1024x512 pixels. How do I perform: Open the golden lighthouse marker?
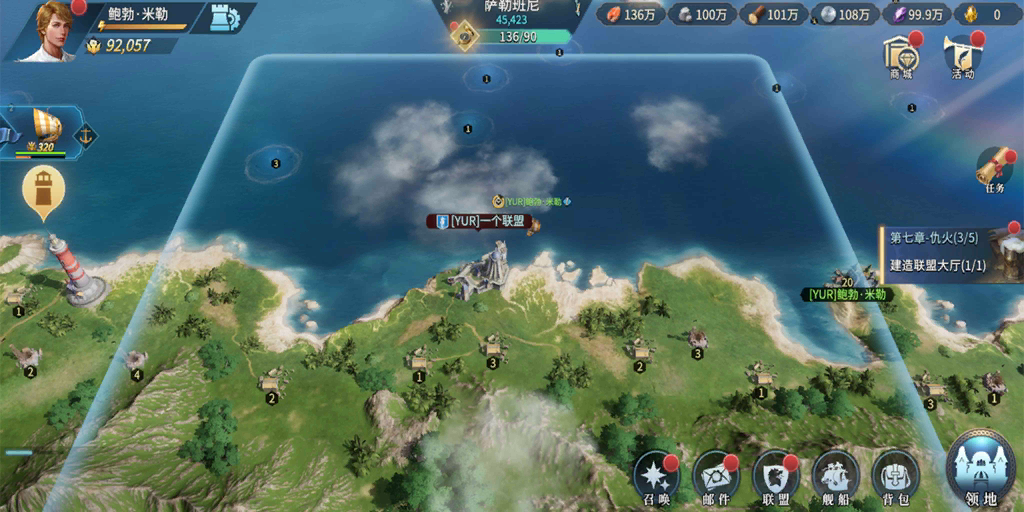(44, 190)
